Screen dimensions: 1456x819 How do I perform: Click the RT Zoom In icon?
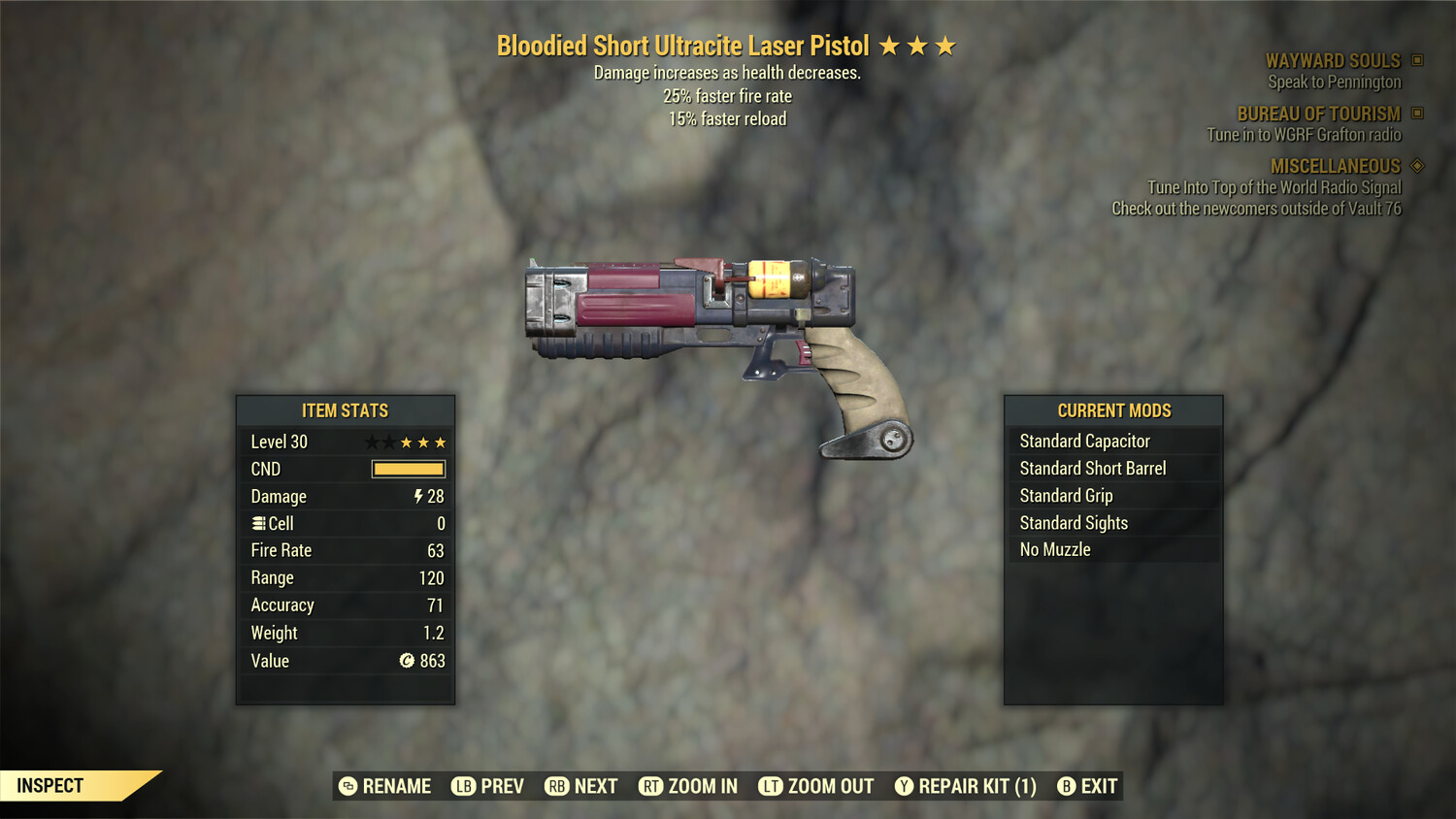click(648, 786)
